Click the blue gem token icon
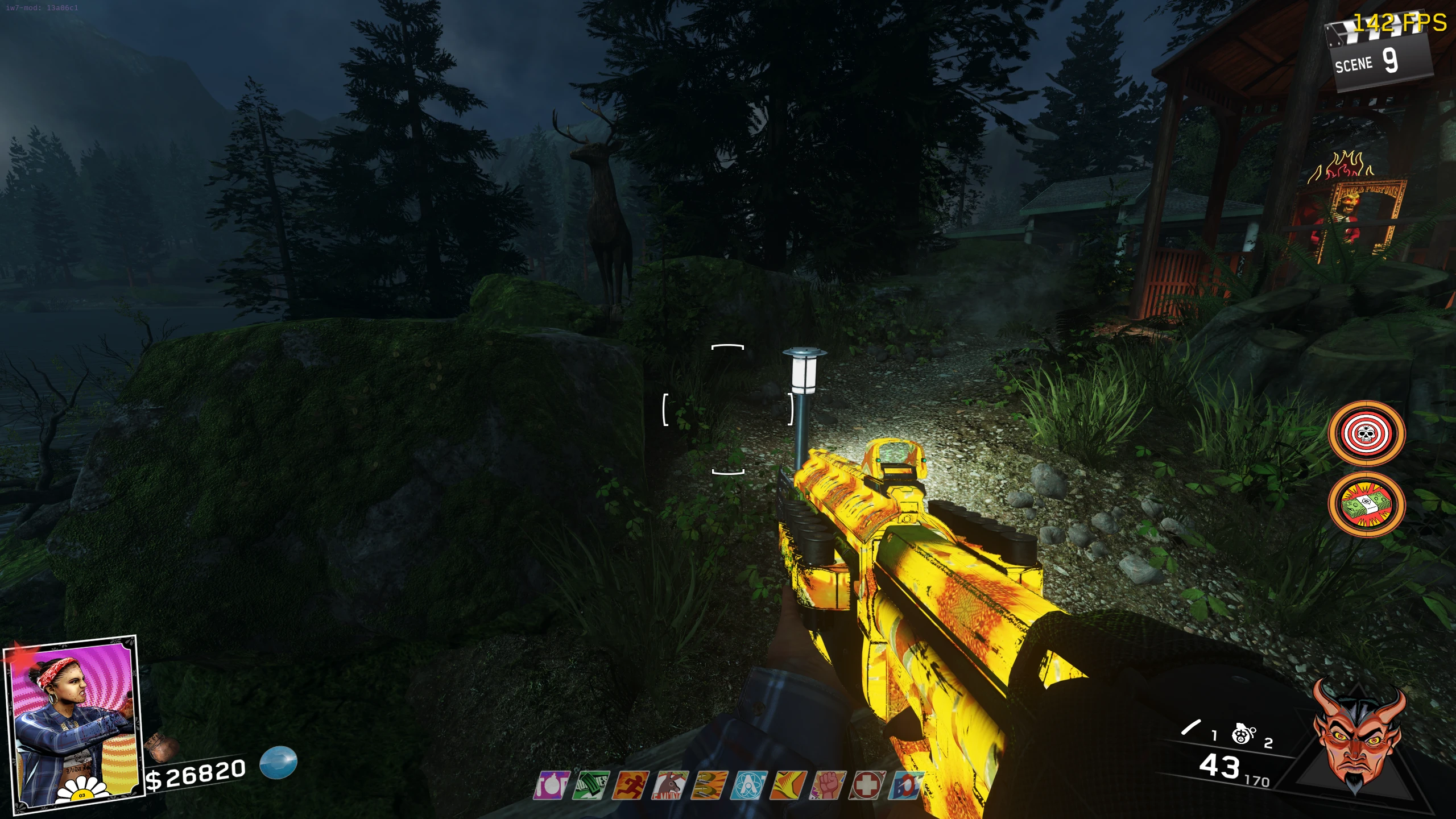The image size is (1456, 819). pos(279,762)
